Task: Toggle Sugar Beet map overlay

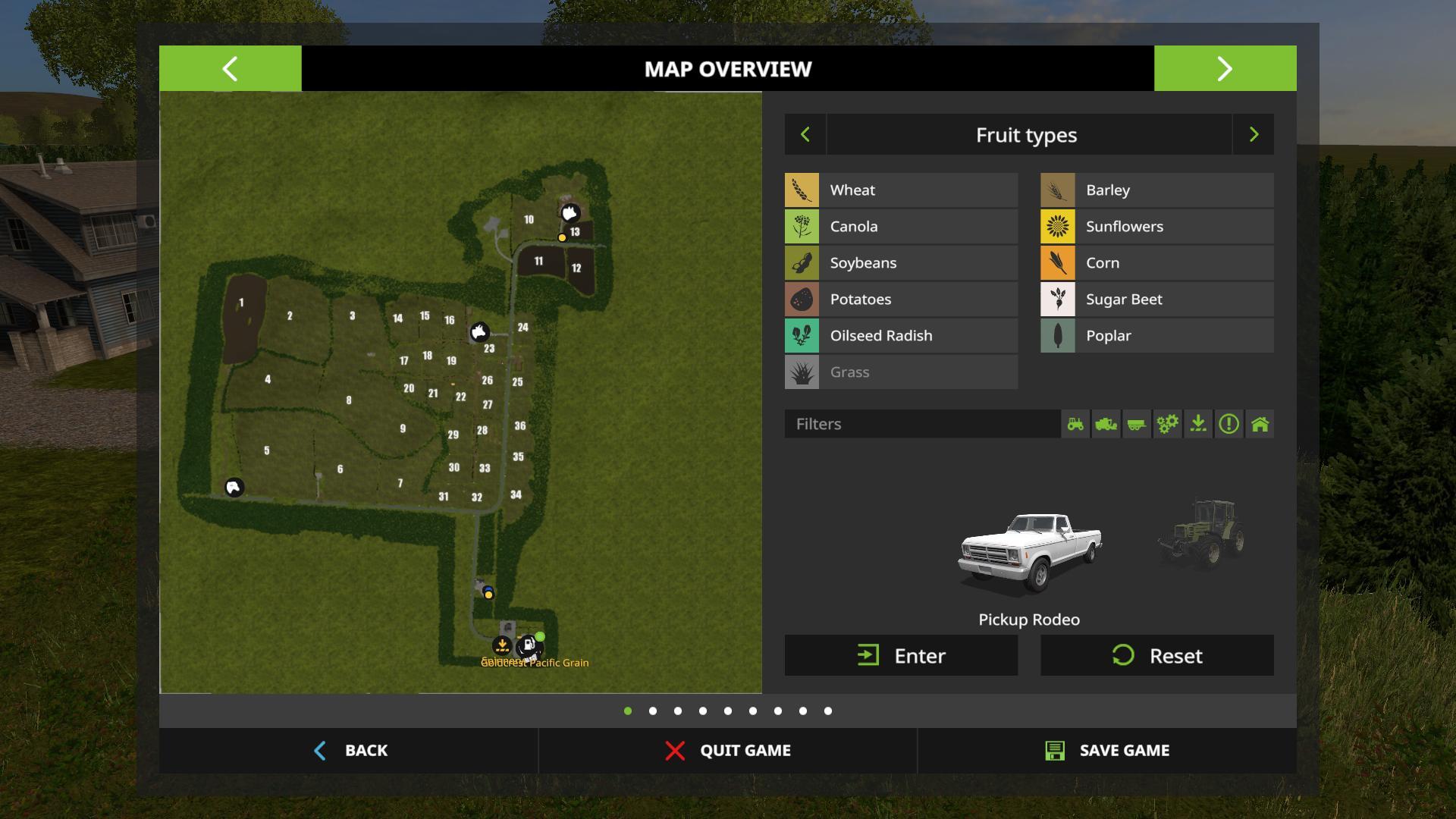Action: click(1156, 300)
